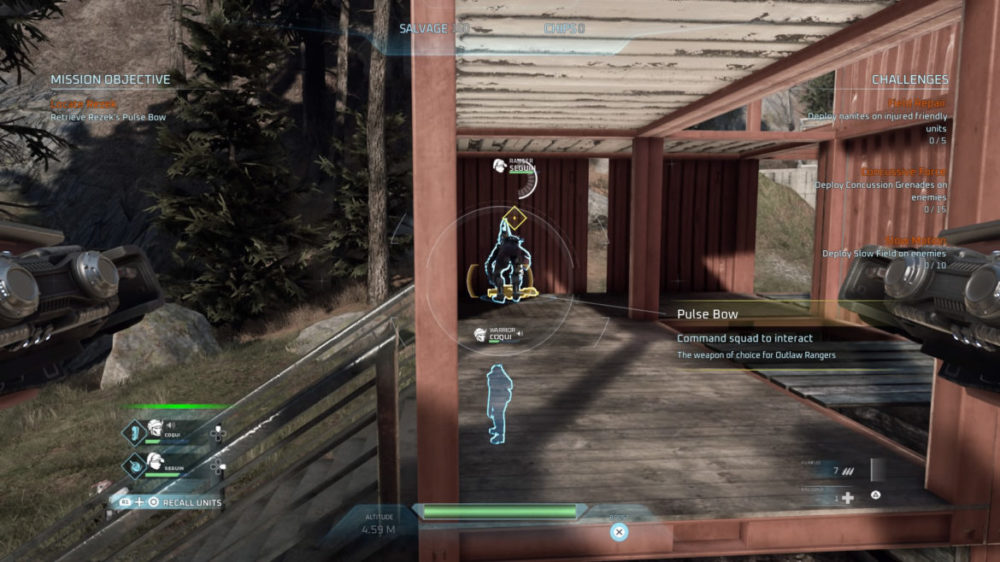Screen dimensions: 1000x562
Task: Open the Mission Objective tracker
Action: click(x=110, y=80)
